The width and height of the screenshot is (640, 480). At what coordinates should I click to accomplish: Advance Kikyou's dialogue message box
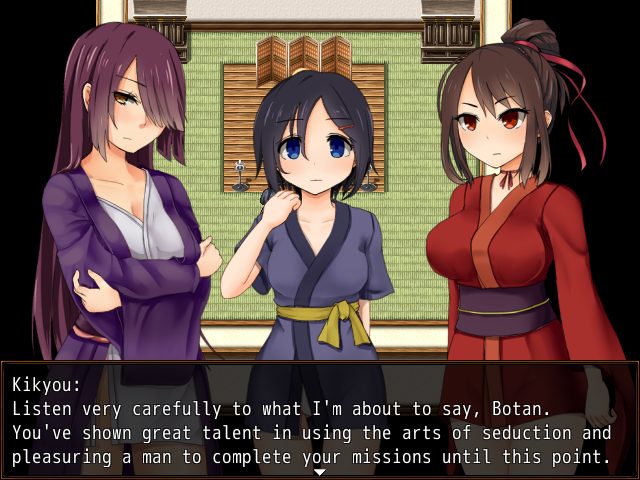click(x=320, y=420)
